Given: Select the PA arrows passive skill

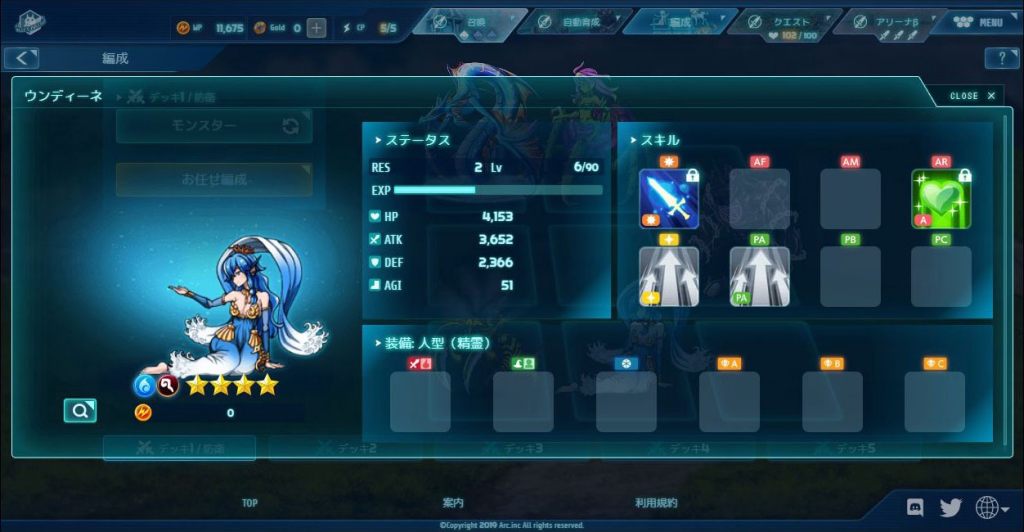Looking at the screenshot, I should [x=759, y=276].
